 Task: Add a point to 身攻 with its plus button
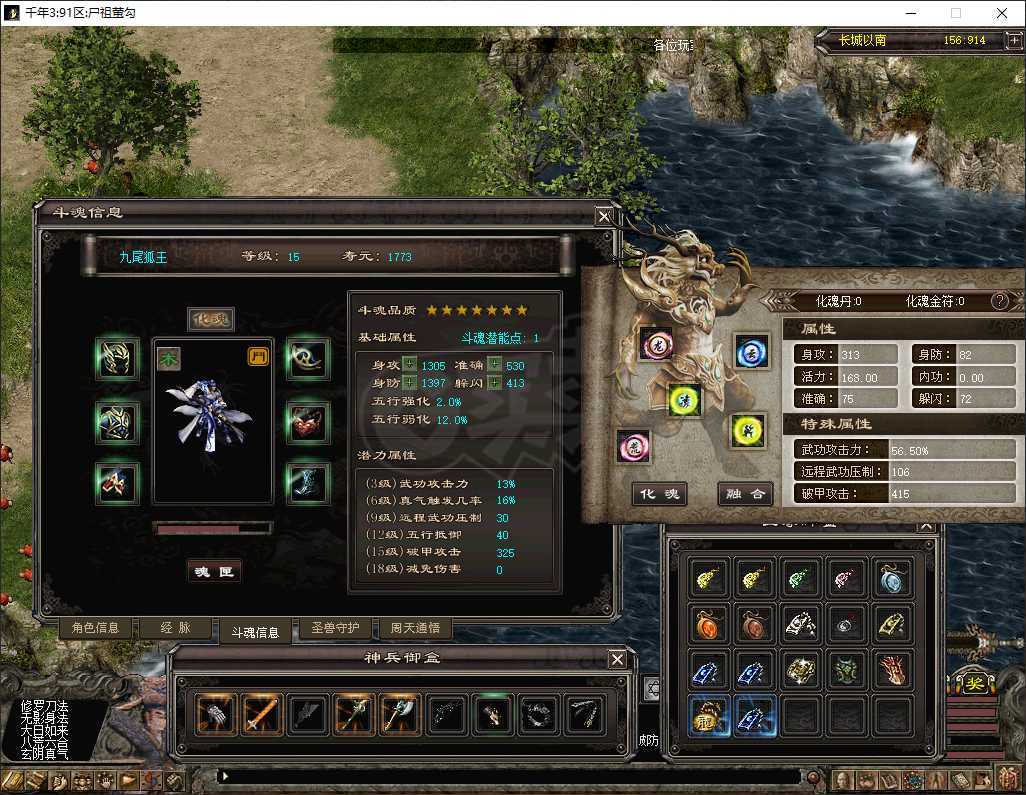click(409, 365)
